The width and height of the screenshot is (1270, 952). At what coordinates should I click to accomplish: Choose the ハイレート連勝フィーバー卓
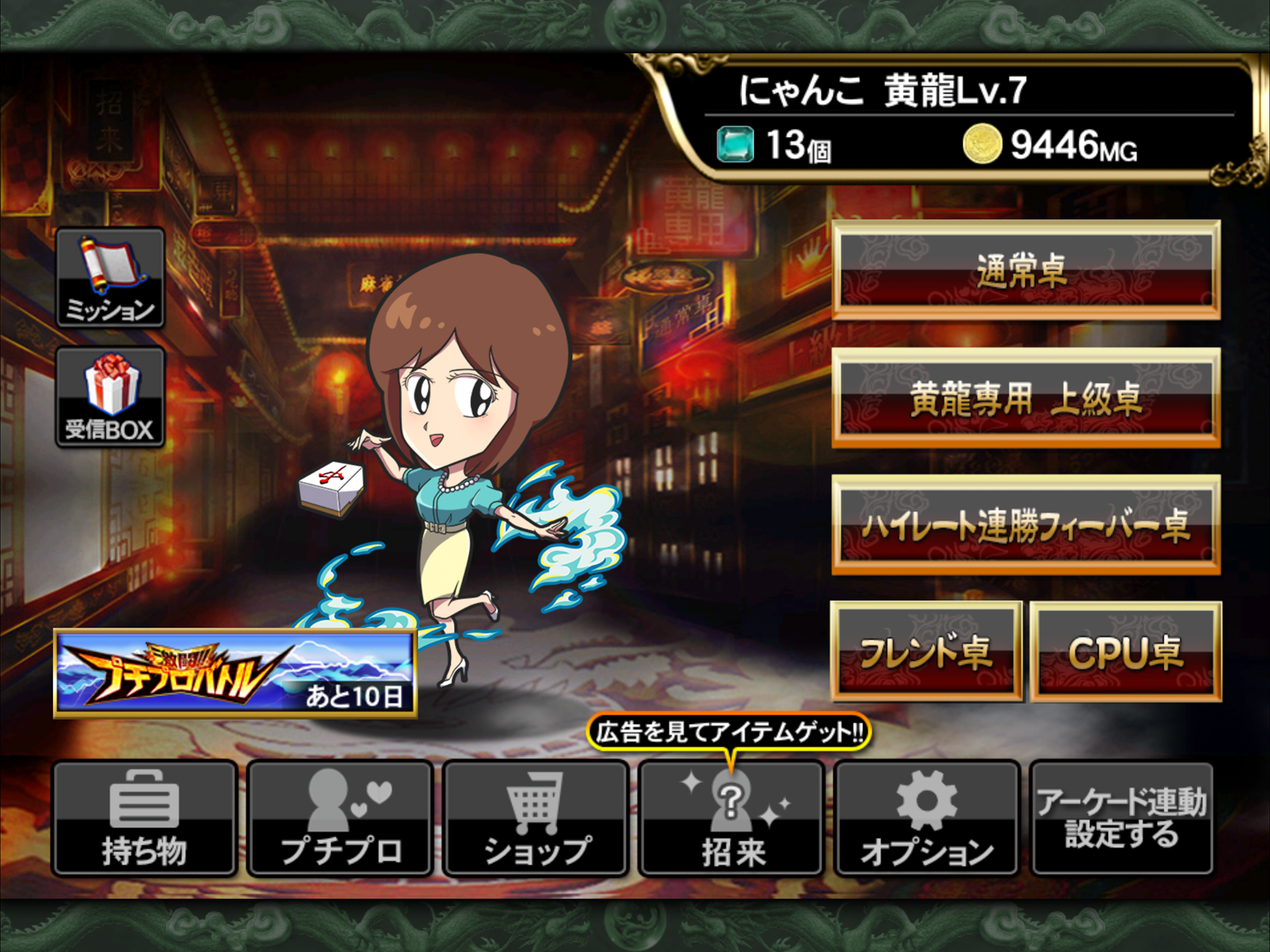click(x=1025, y=525)
